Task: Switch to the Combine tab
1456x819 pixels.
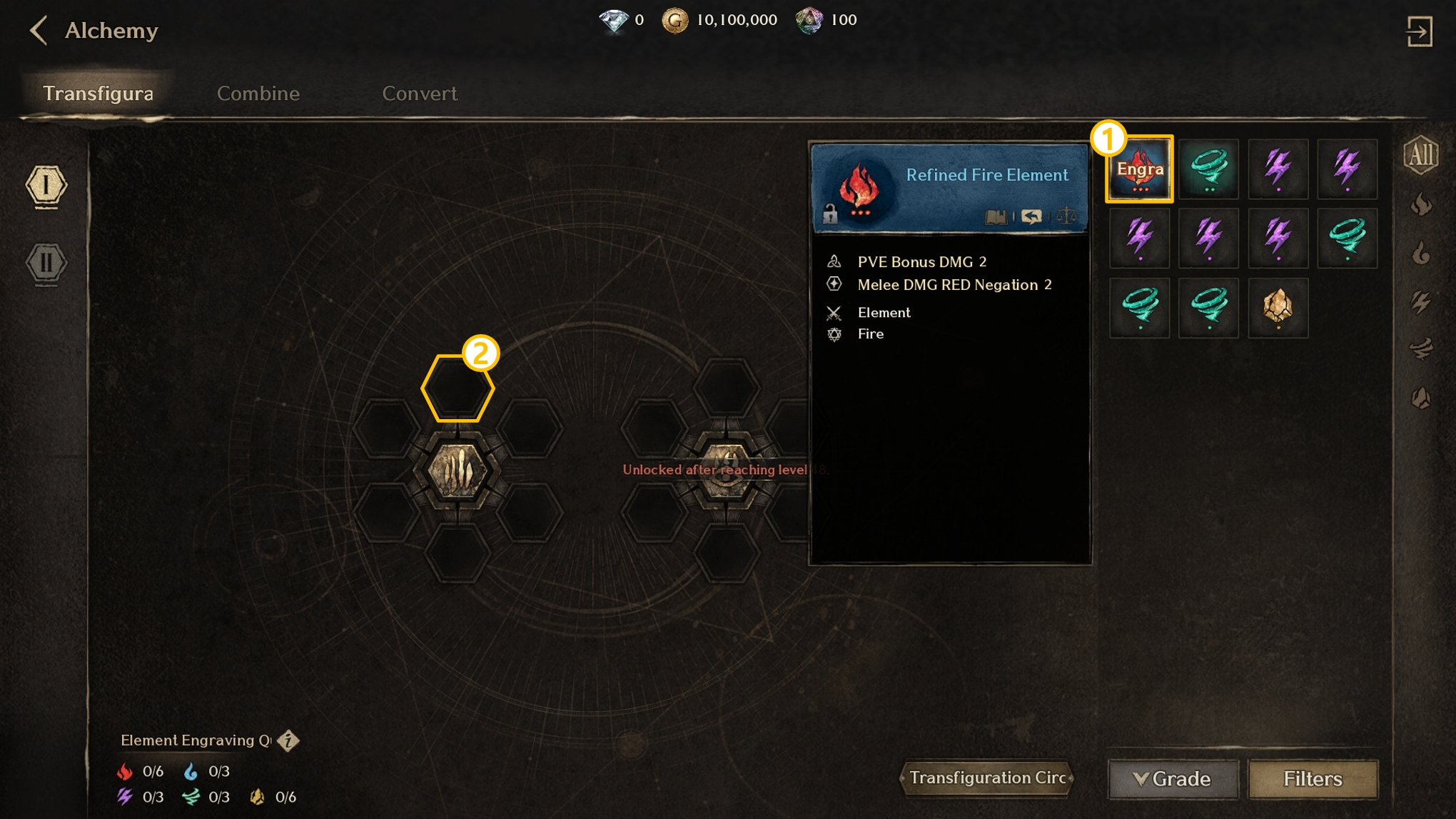Action: (x=258, y=94)
